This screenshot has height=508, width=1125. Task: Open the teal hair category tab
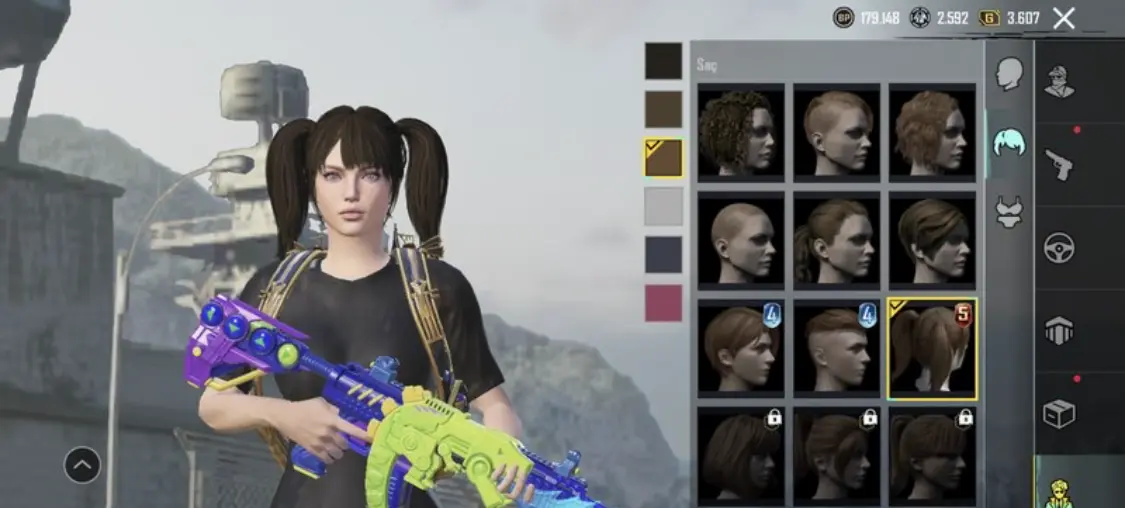(1009, 143)
